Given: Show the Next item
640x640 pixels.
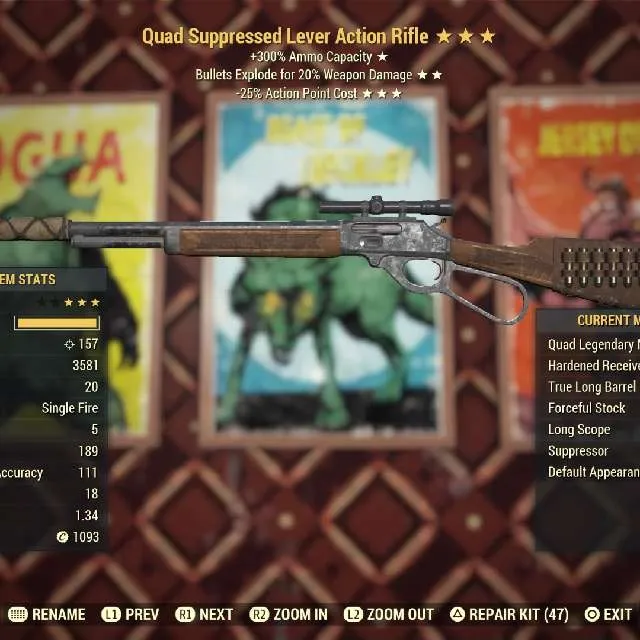Looking at the screenshot, I should click(x=205, y=615).
